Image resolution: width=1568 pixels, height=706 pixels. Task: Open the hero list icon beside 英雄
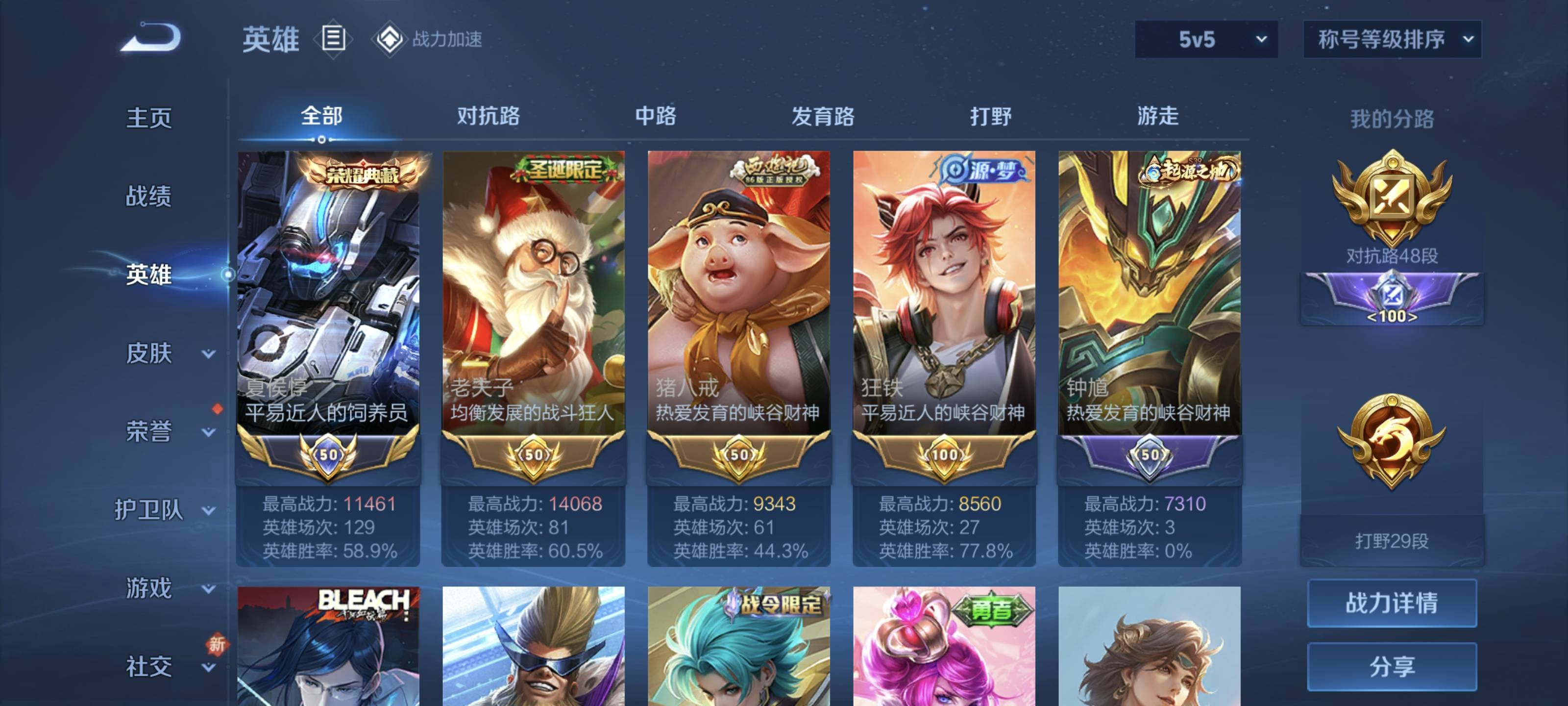tap(333, 38)
